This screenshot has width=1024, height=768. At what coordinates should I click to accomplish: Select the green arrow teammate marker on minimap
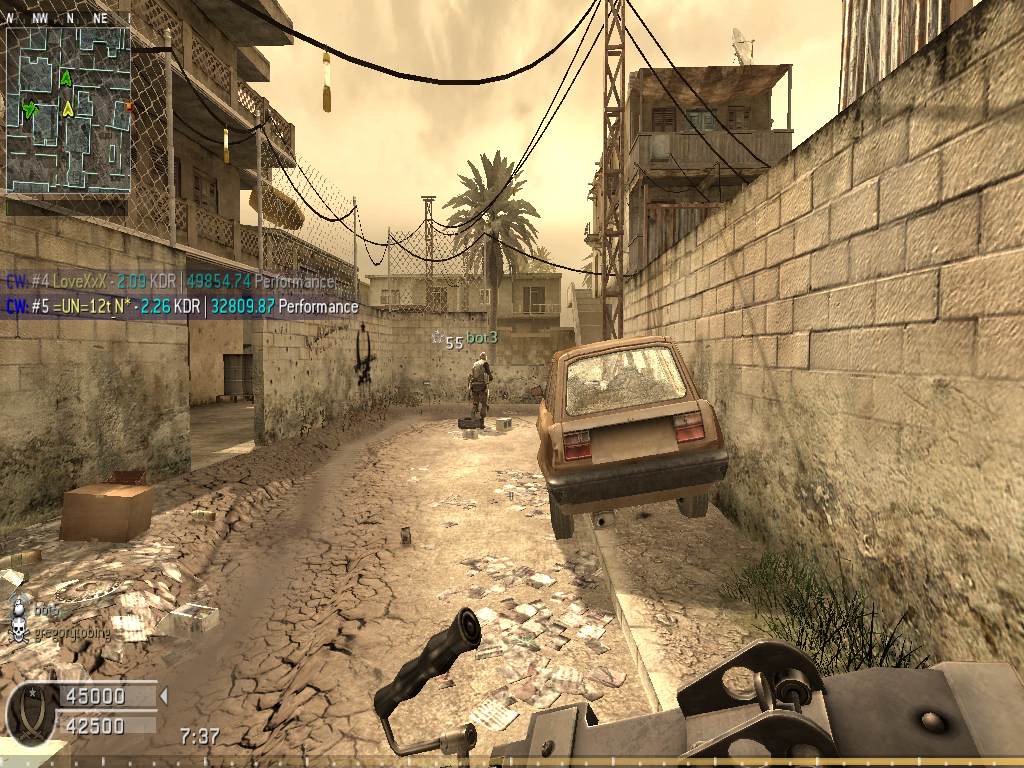(x=66, y=78)
